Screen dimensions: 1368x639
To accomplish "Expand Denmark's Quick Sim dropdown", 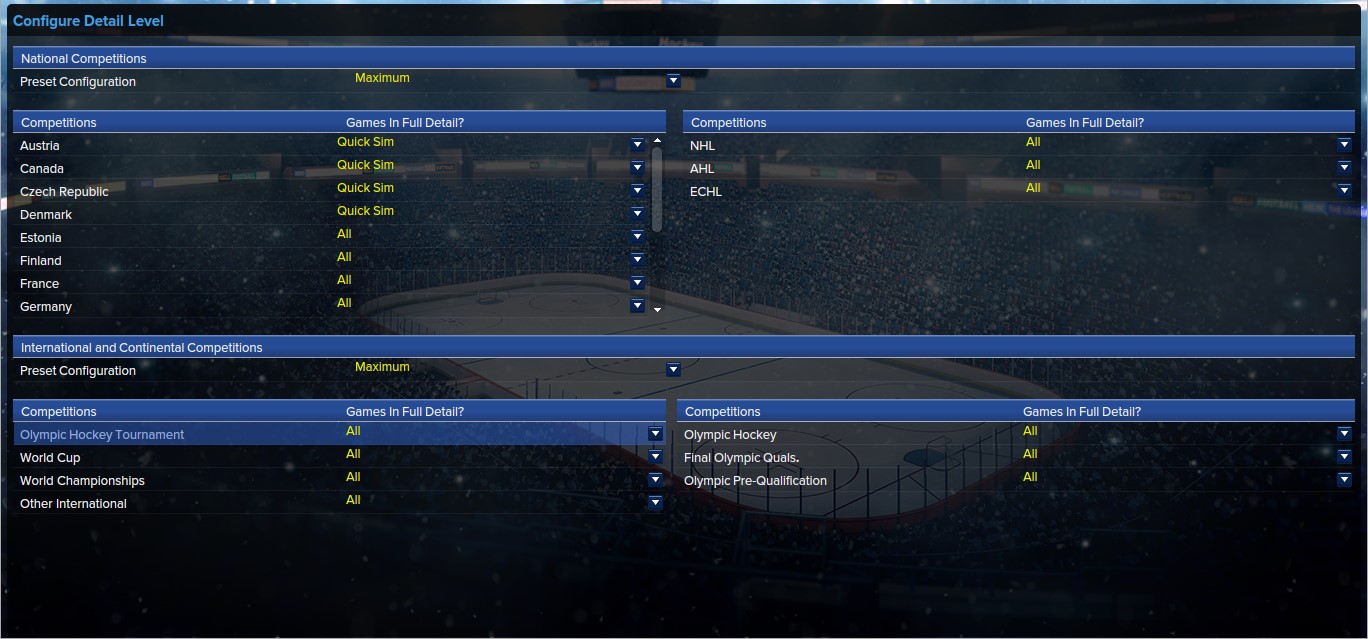I will tap(637, 214).
